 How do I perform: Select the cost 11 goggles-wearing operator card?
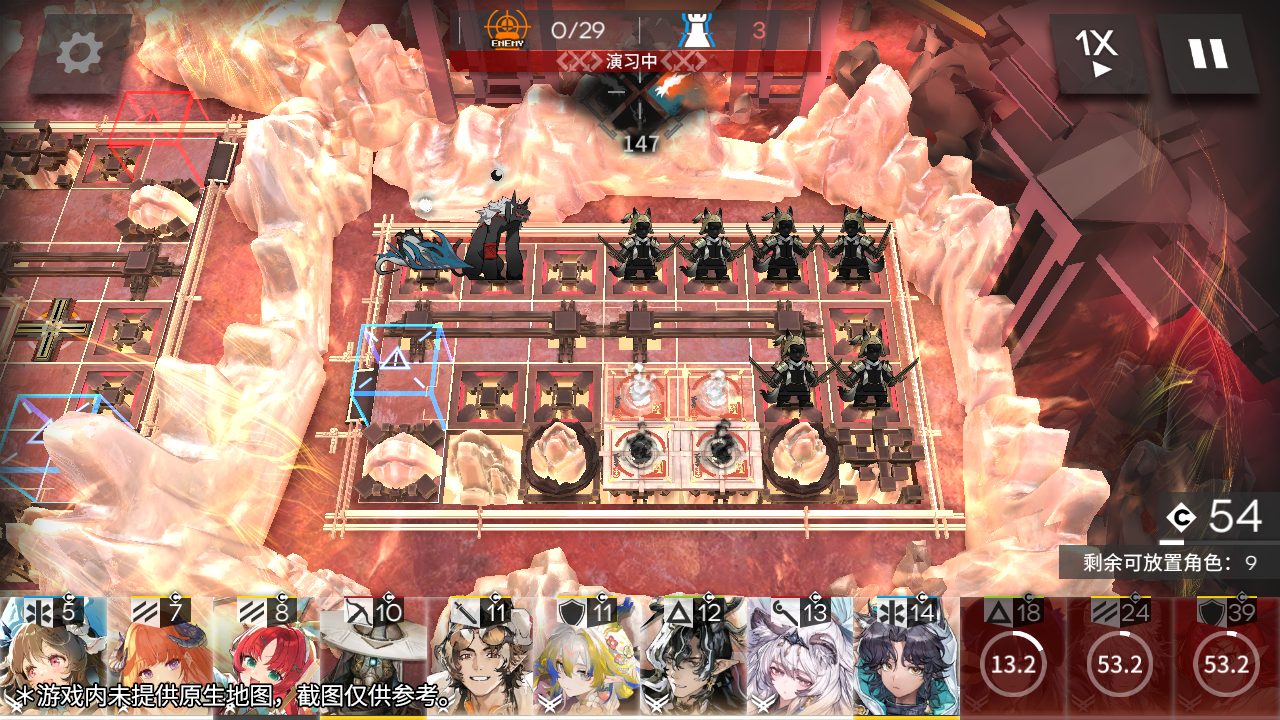tap(481, 658)
